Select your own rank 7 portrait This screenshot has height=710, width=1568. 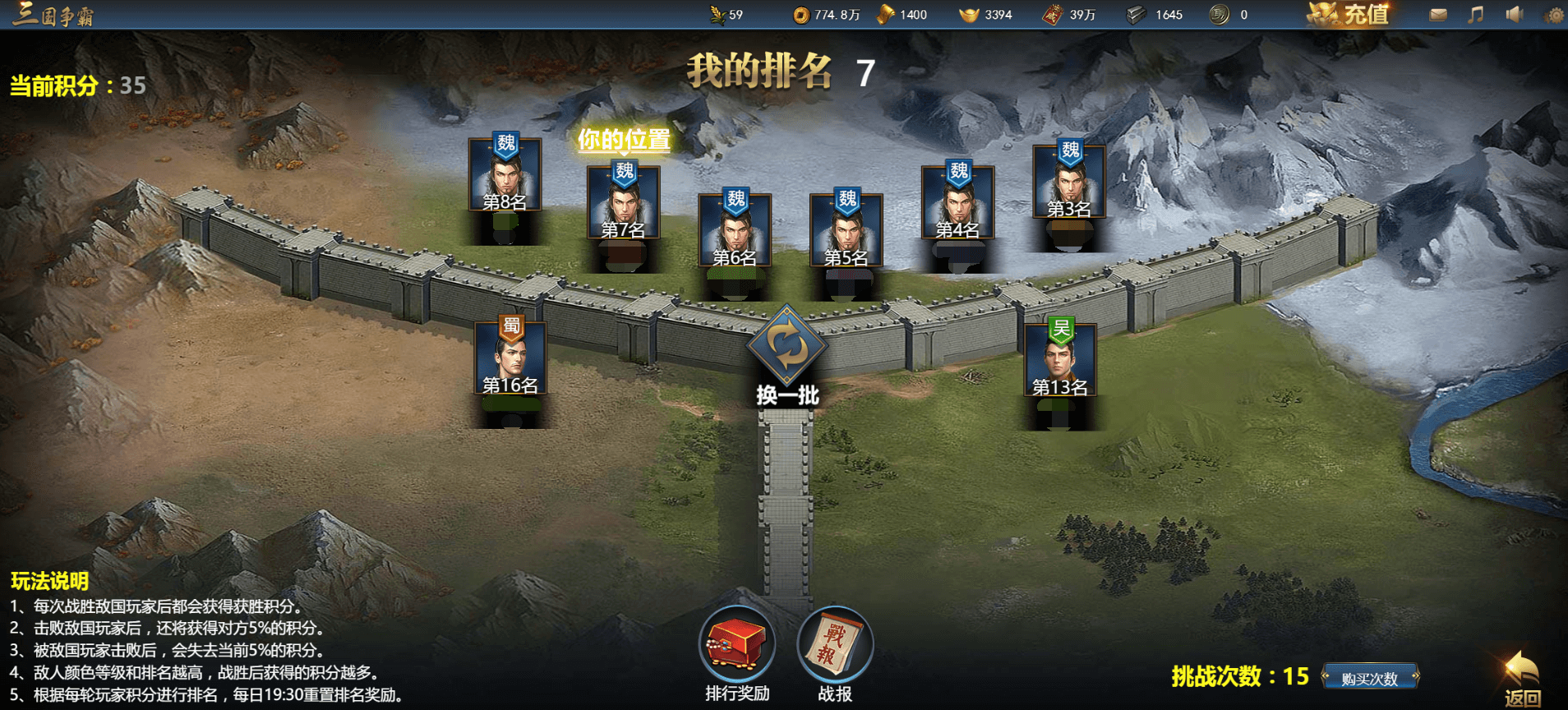[624, 203]
